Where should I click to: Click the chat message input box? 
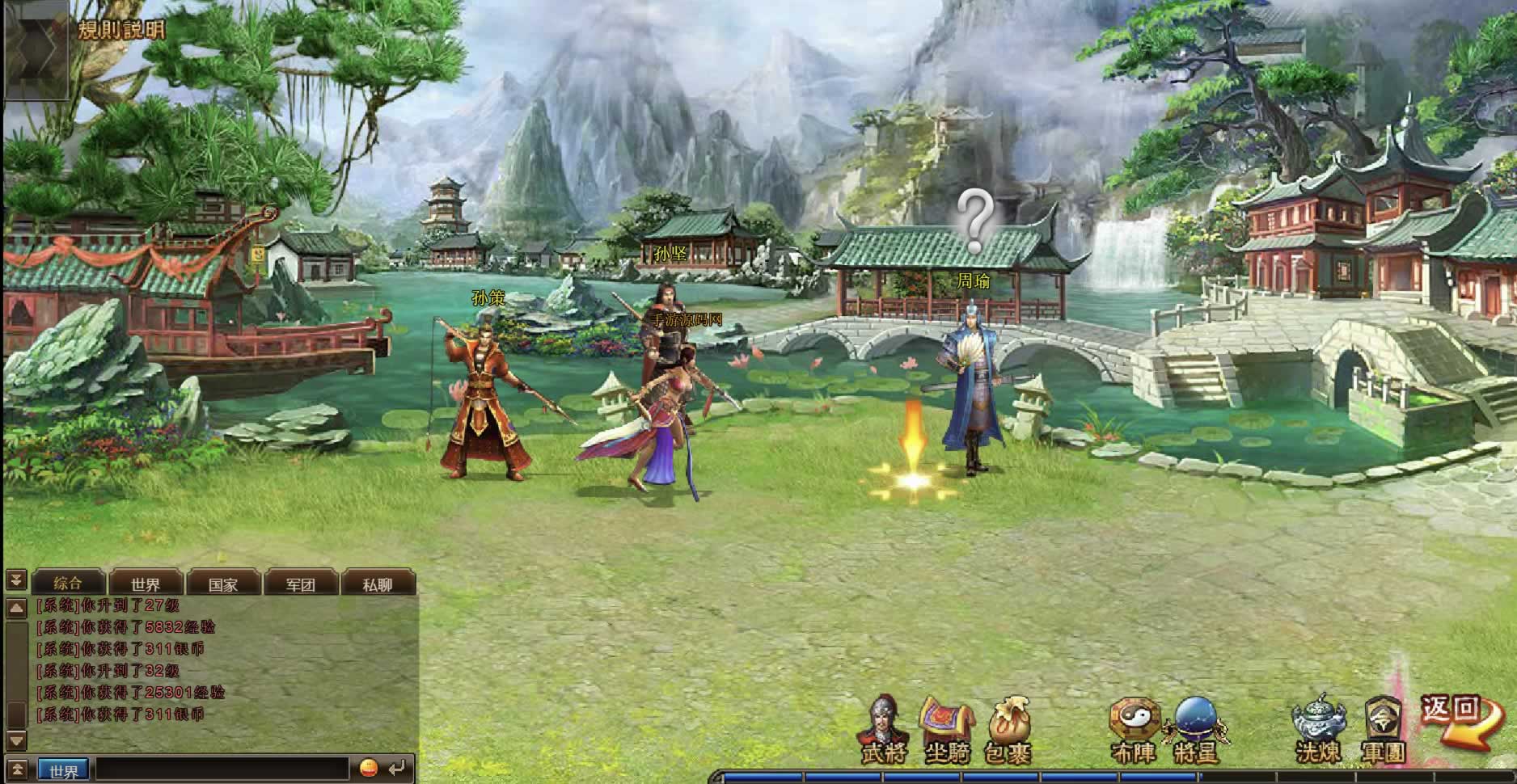222,769
